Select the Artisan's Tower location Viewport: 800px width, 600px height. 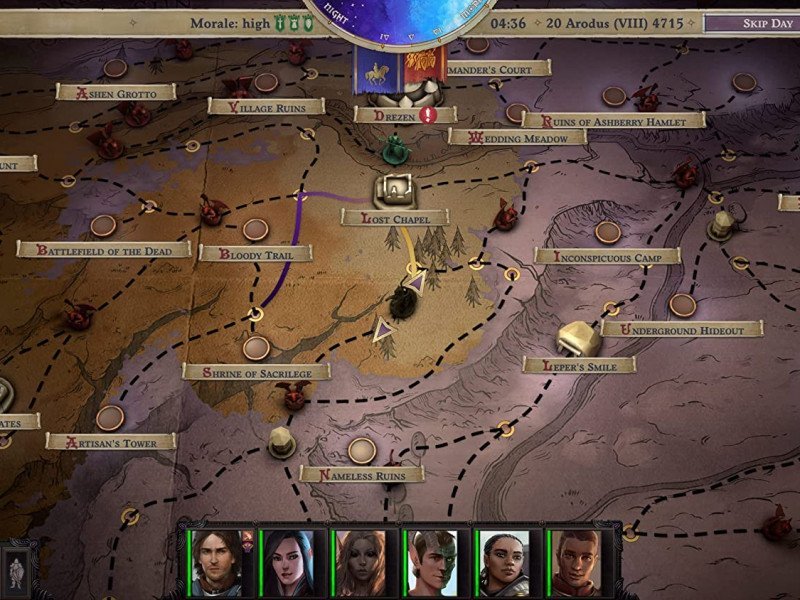click(x=110, y=441)
